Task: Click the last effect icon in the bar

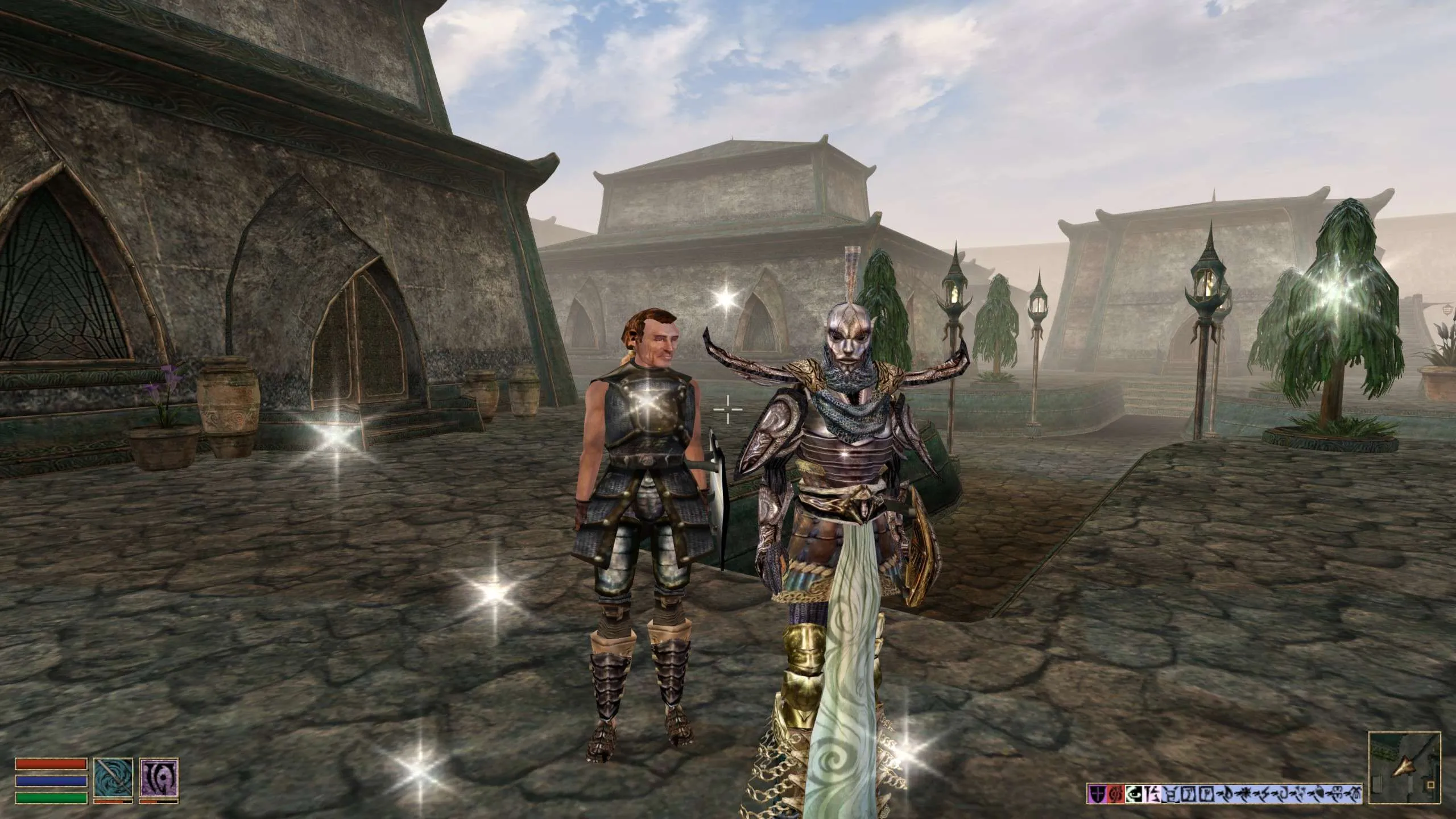Action: tap(1356, 793)
